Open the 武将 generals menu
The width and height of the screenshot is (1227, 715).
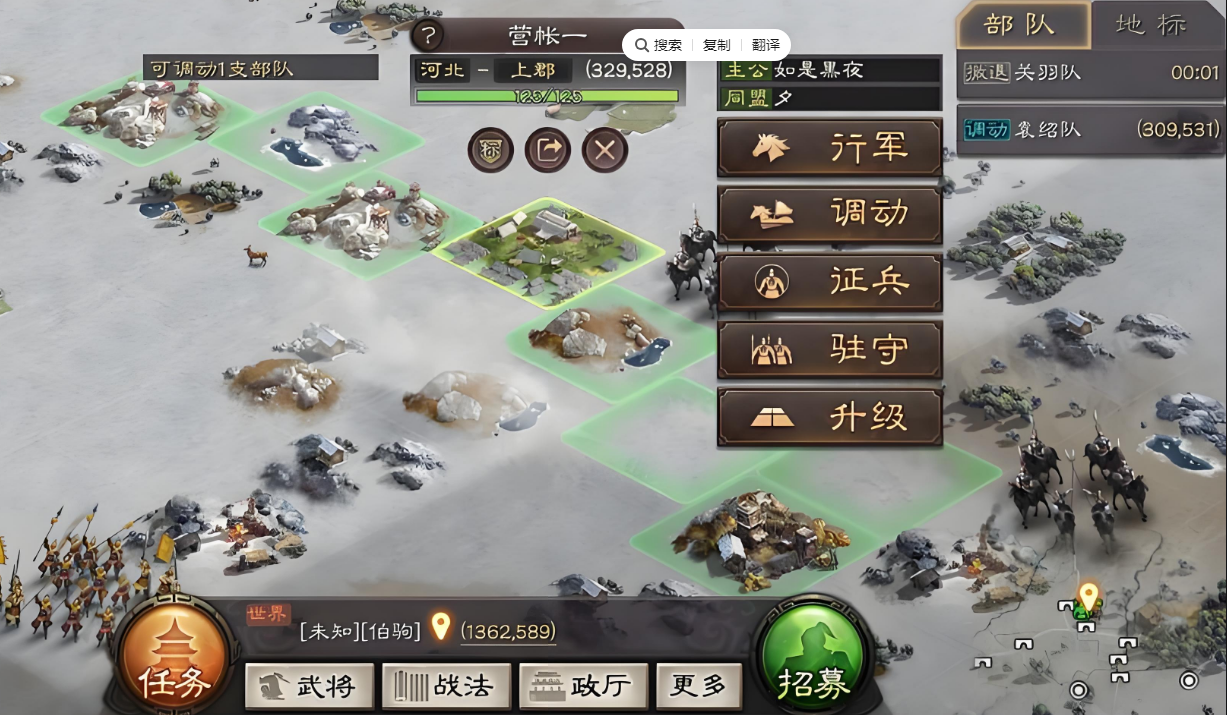coord(309,686)
